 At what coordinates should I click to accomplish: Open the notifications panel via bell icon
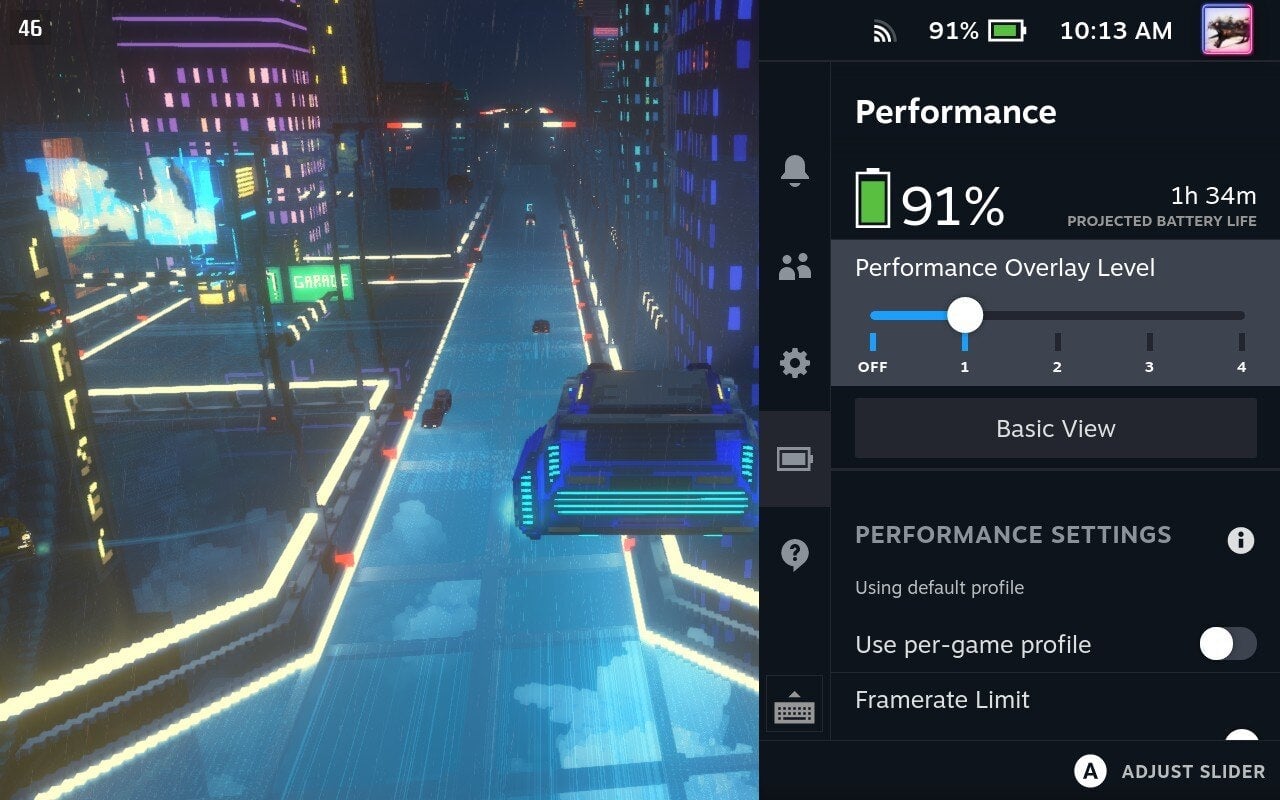point(794,172)
